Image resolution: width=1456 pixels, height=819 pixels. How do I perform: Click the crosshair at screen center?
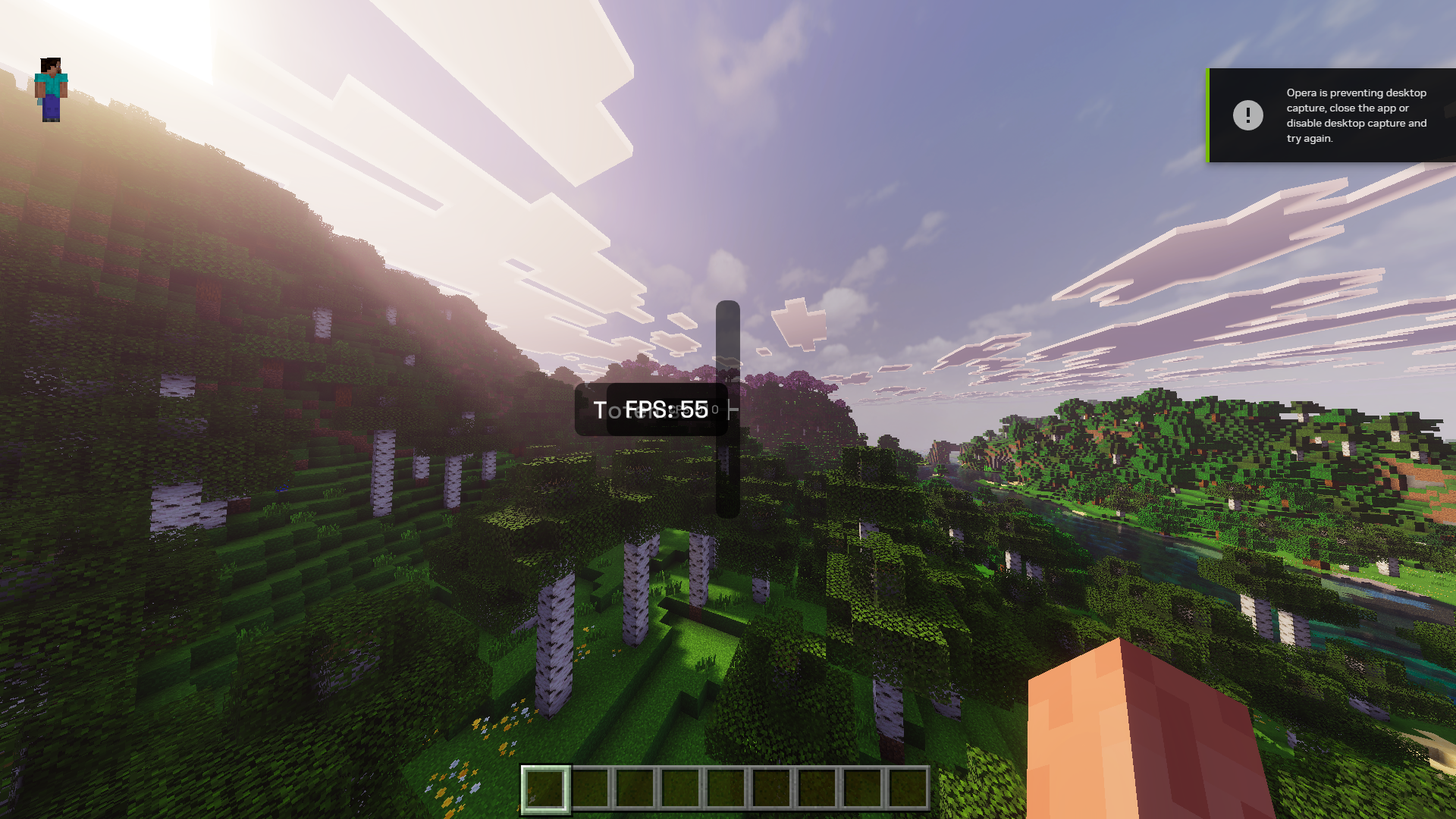(x=728, y=409)
